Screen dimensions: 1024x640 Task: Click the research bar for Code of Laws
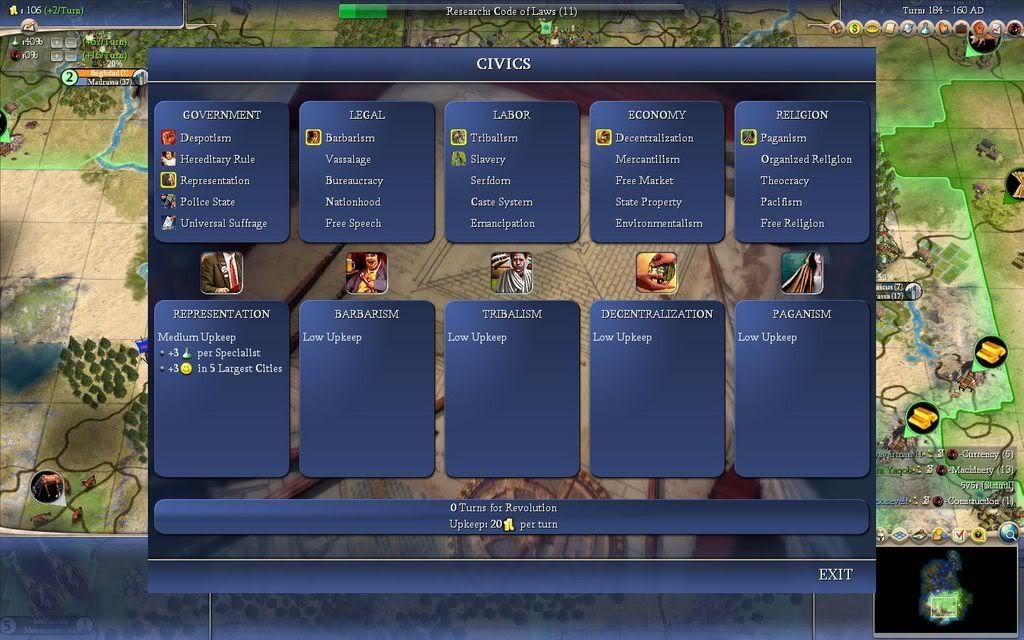(511, 11)
